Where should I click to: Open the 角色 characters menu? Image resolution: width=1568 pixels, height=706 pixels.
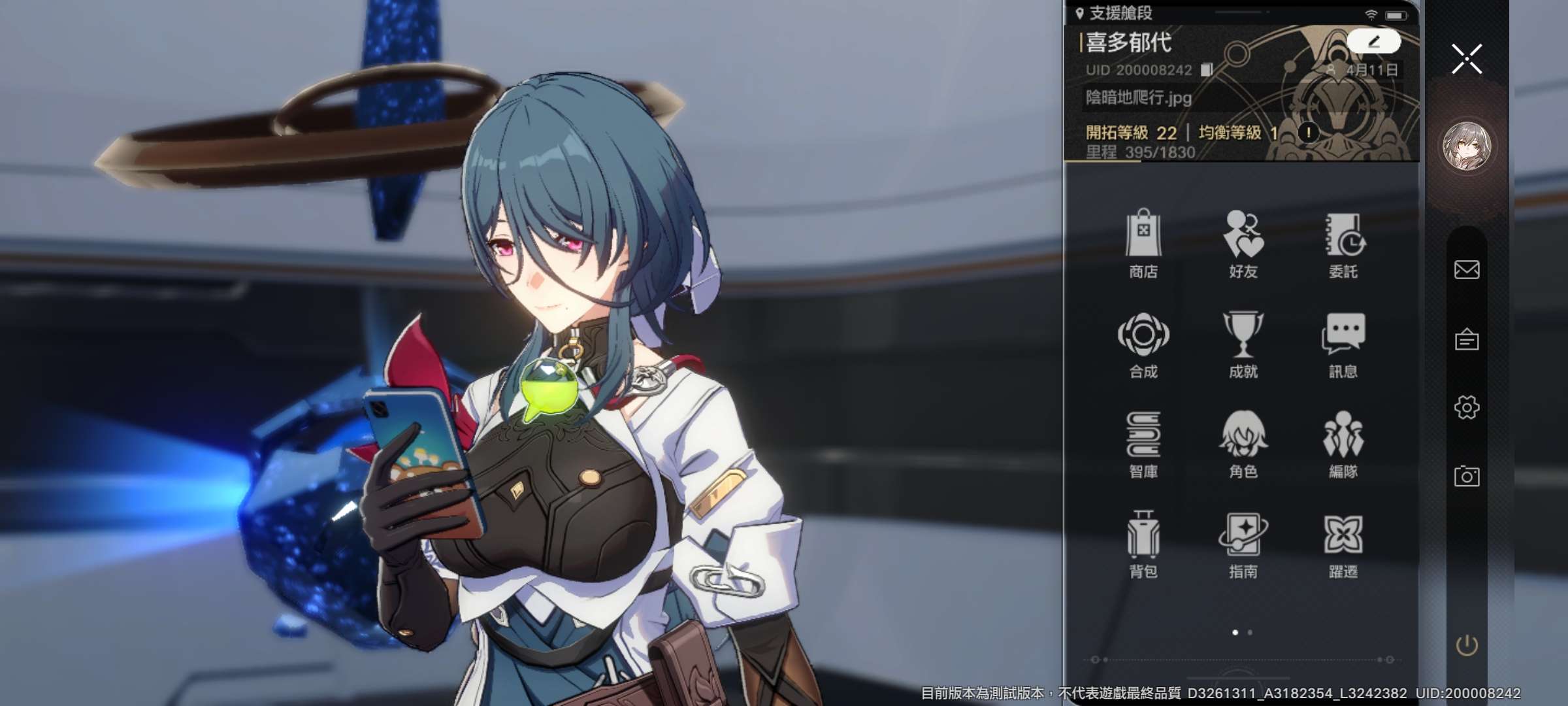coord(1243,443)
